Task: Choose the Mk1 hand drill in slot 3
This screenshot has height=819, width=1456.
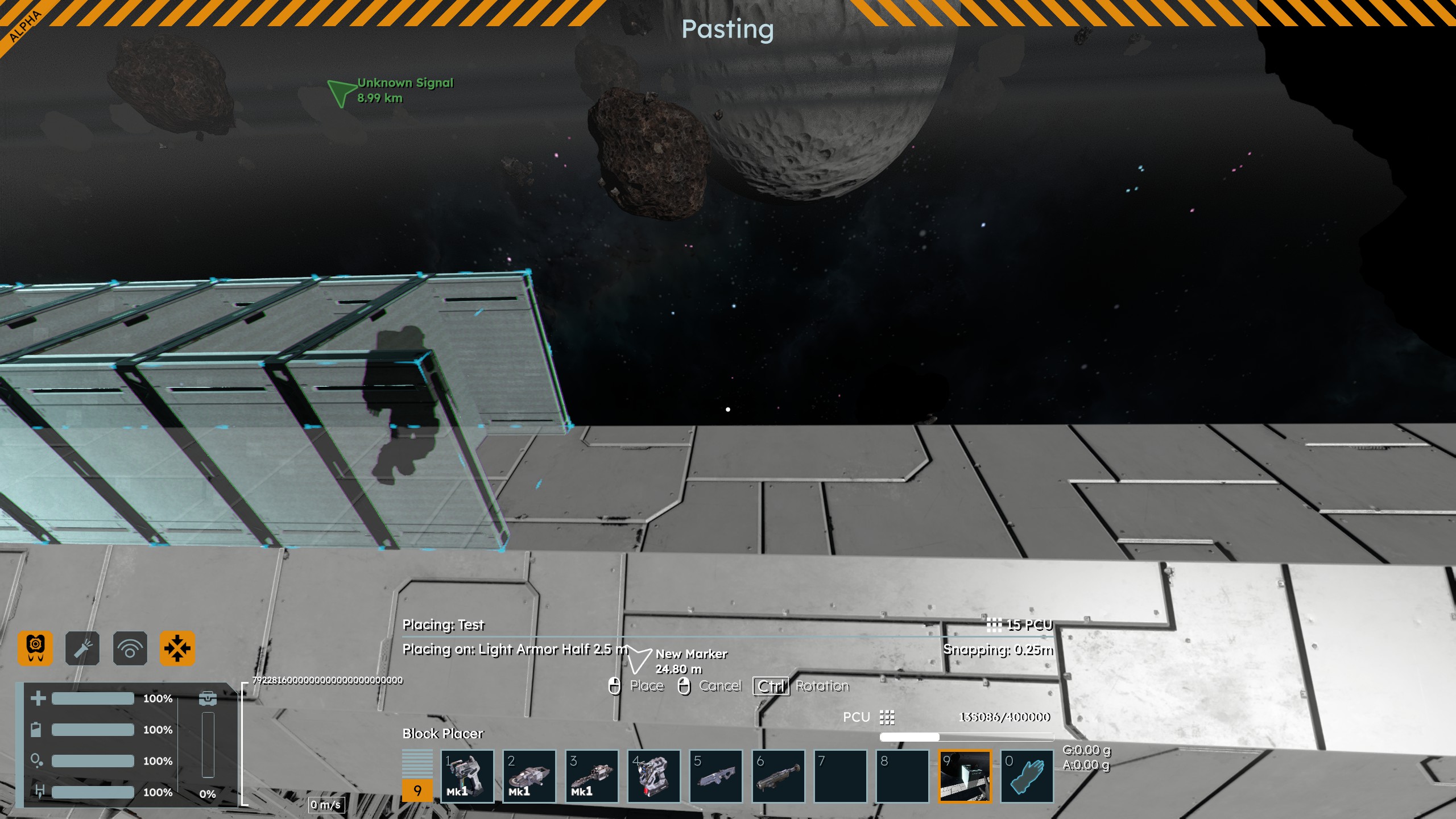Action: click(591, 776)
